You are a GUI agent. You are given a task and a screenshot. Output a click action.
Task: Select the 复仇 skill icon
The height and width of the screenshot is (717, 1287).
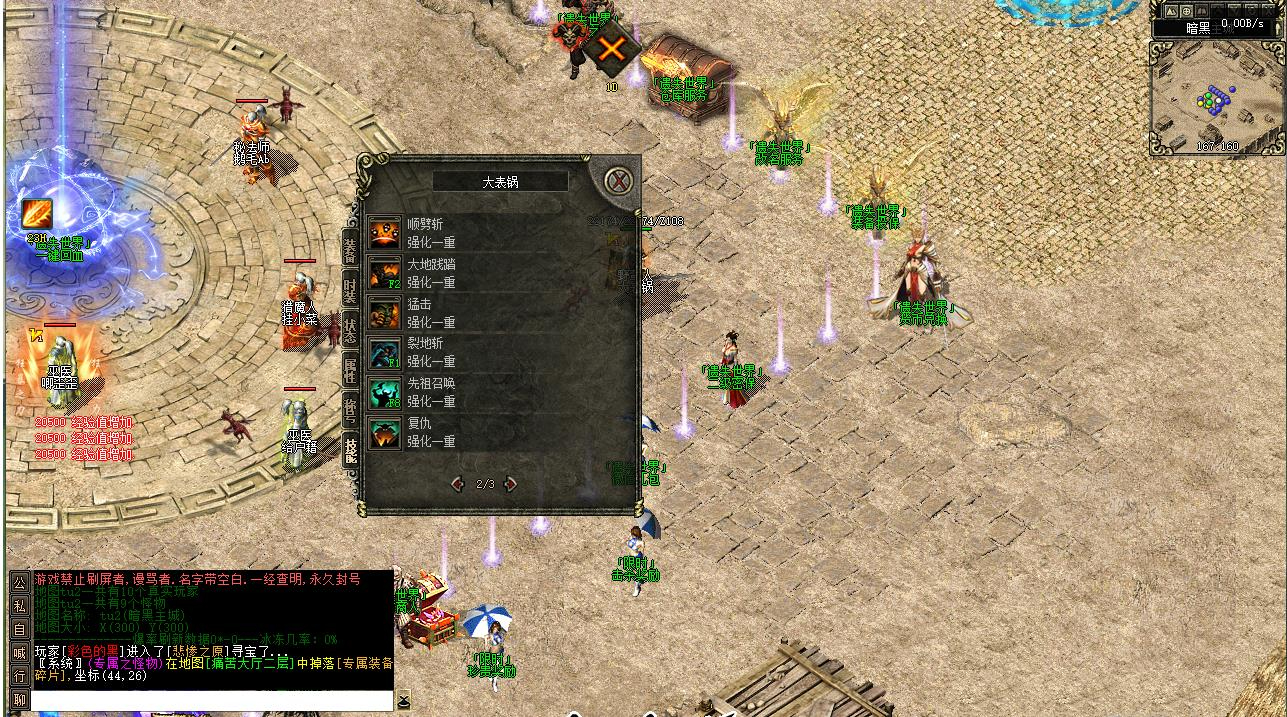coord(385,432)
